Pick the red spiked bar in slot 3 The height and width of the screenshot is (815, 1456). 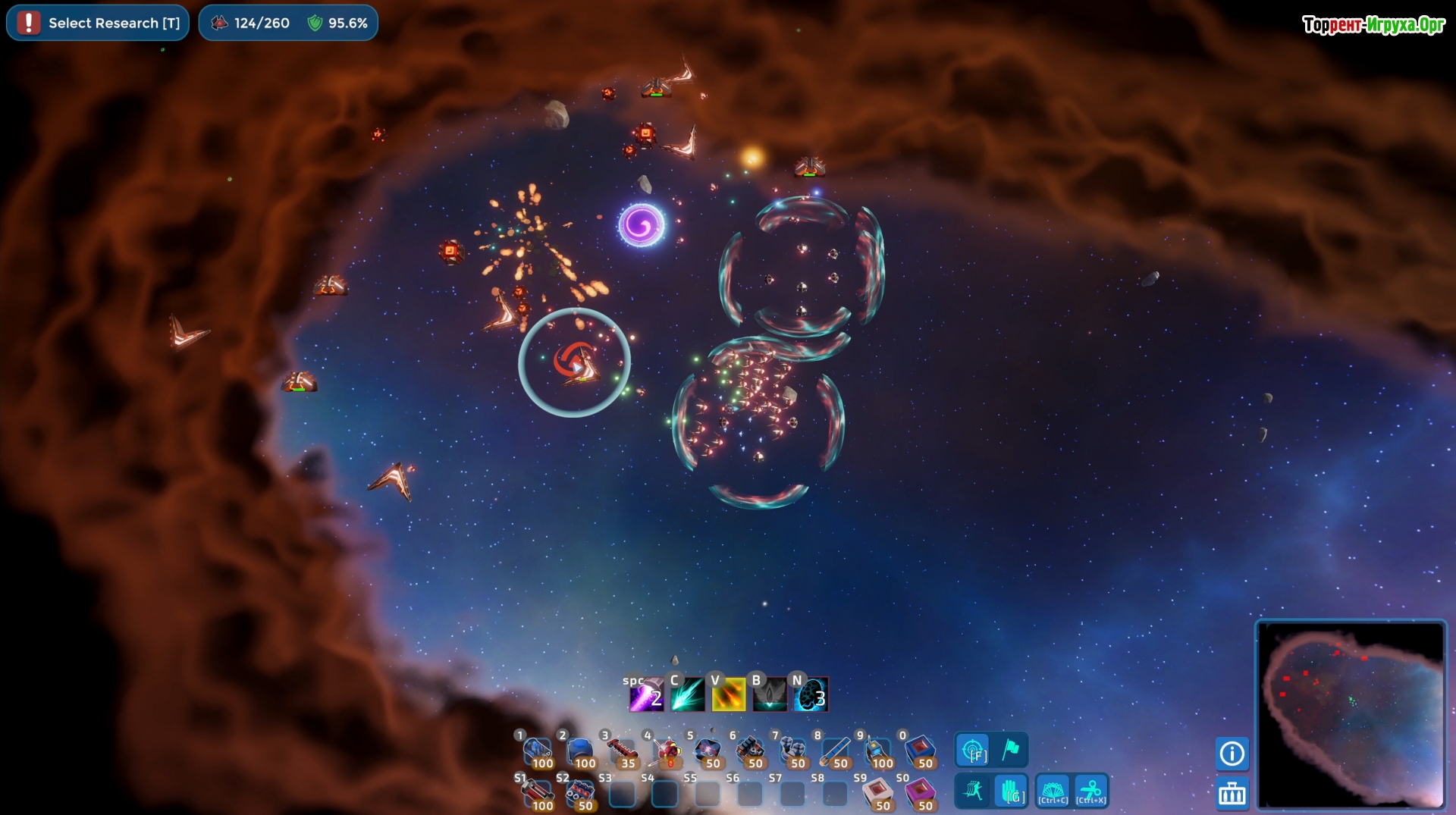pyautogui.click(x=623, y=751)
